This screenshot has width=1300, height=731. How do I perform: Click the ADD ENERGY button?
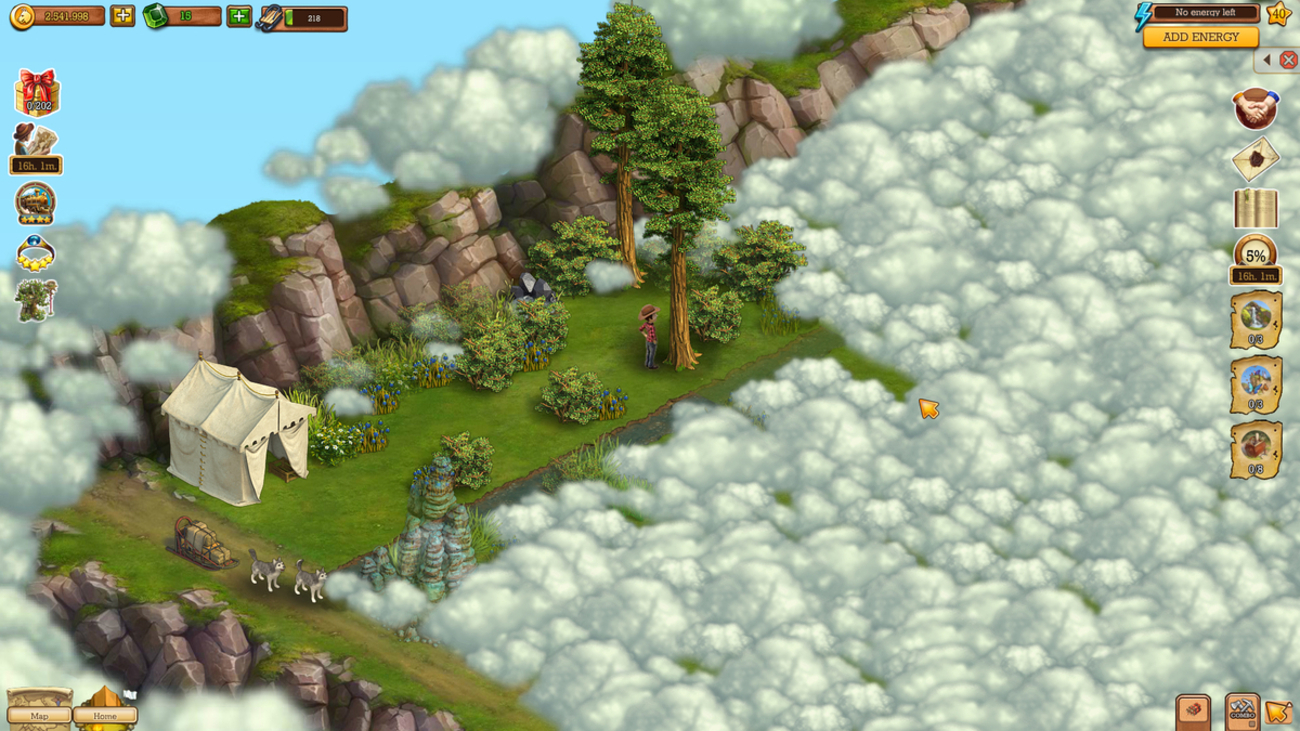1200,37
